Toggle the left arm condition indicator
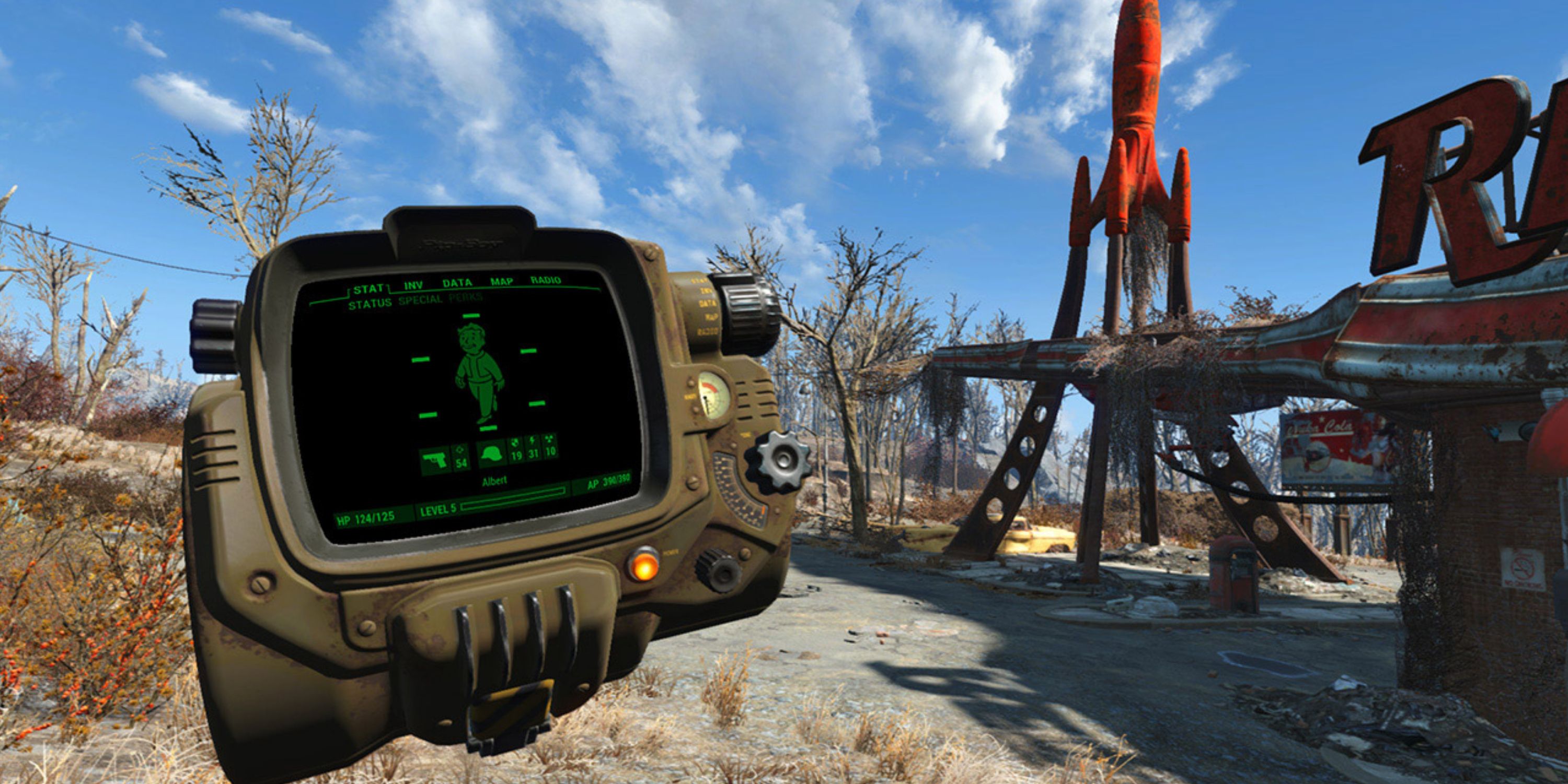Image resolution: width=1568 pixels, height=784 pixels. coord(421,359)
